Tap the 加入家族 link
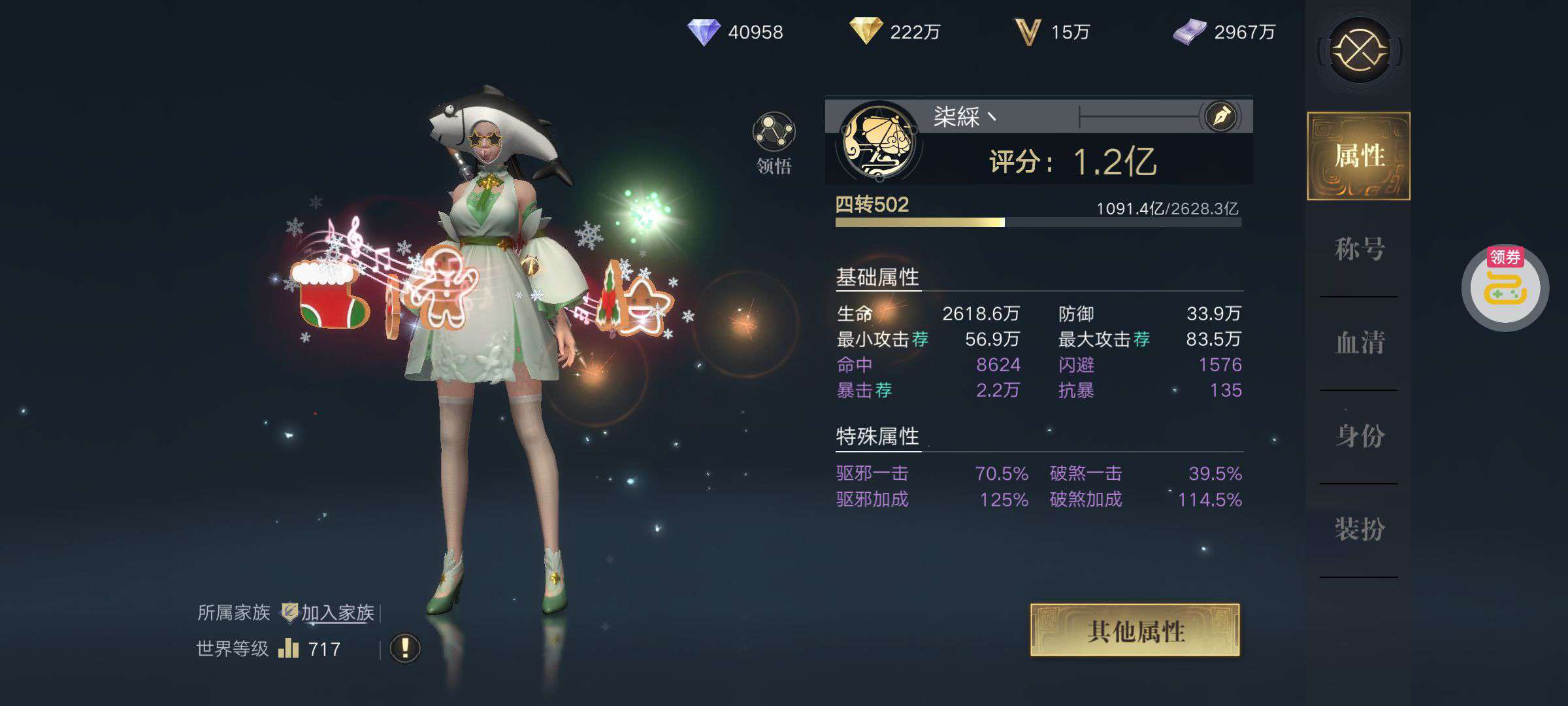Screen dimensions: 1568x706 tap(337, 613)
